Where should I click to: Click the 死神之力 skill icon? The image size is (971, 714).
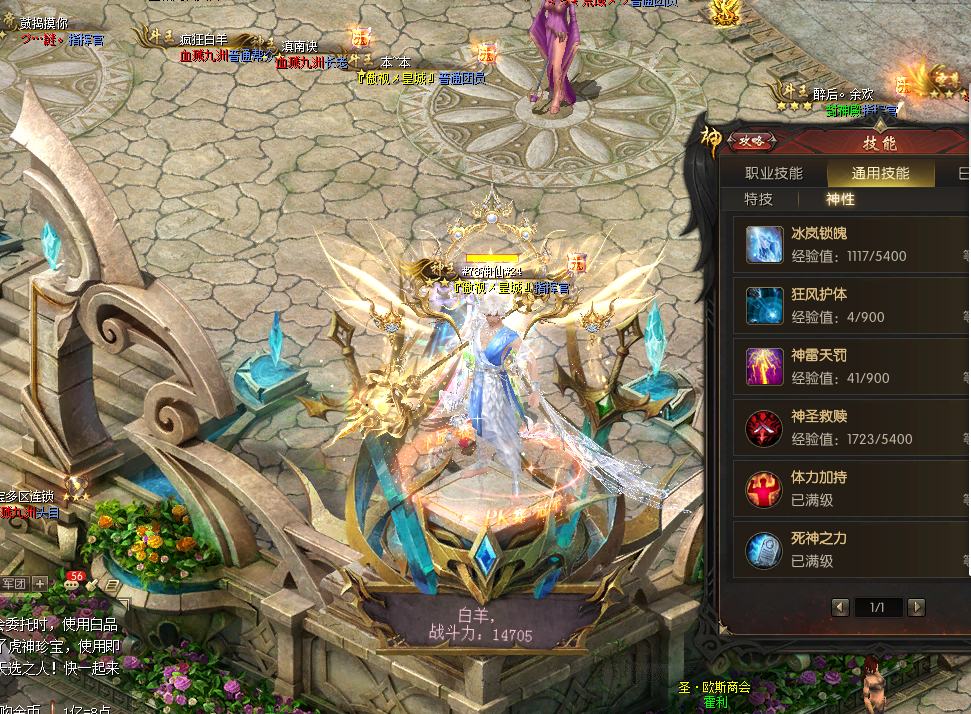pos(765,551)
